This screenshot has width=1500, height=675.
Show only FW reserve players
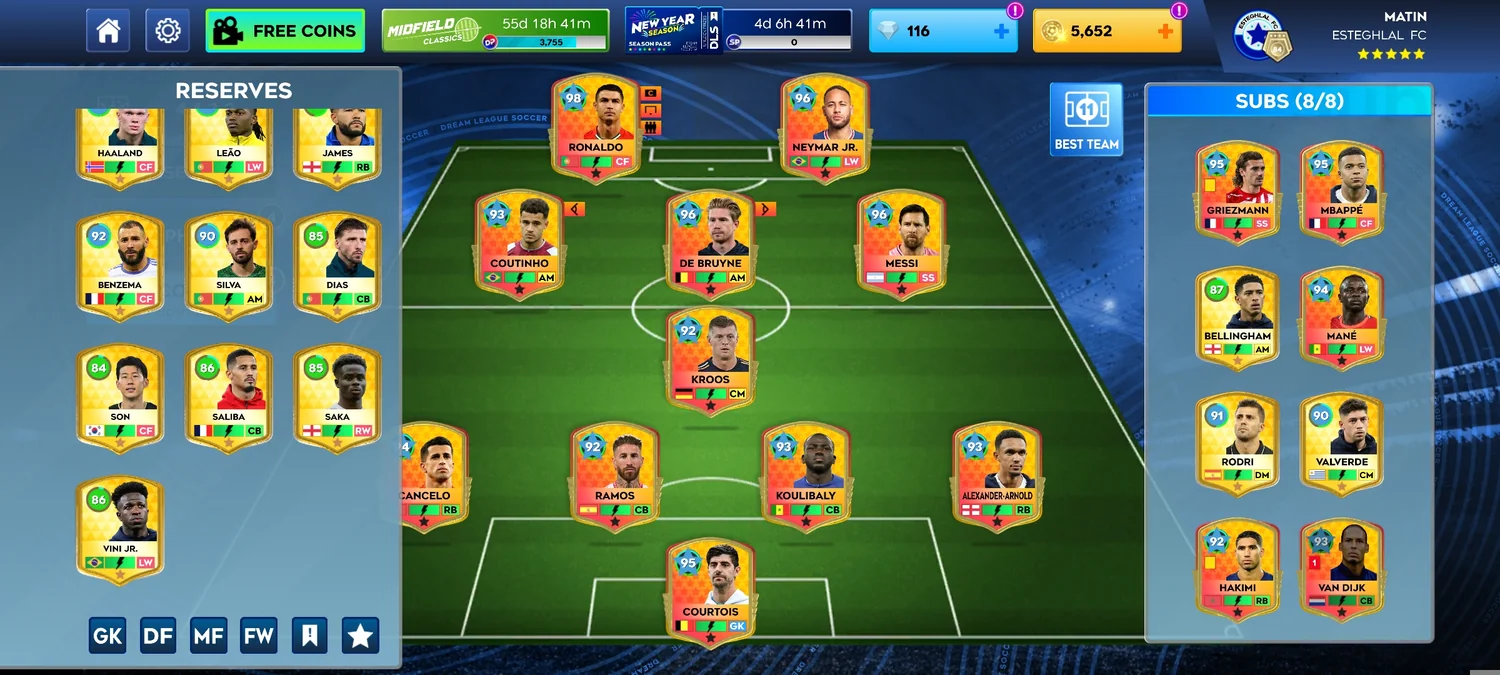tap(259, 636)
